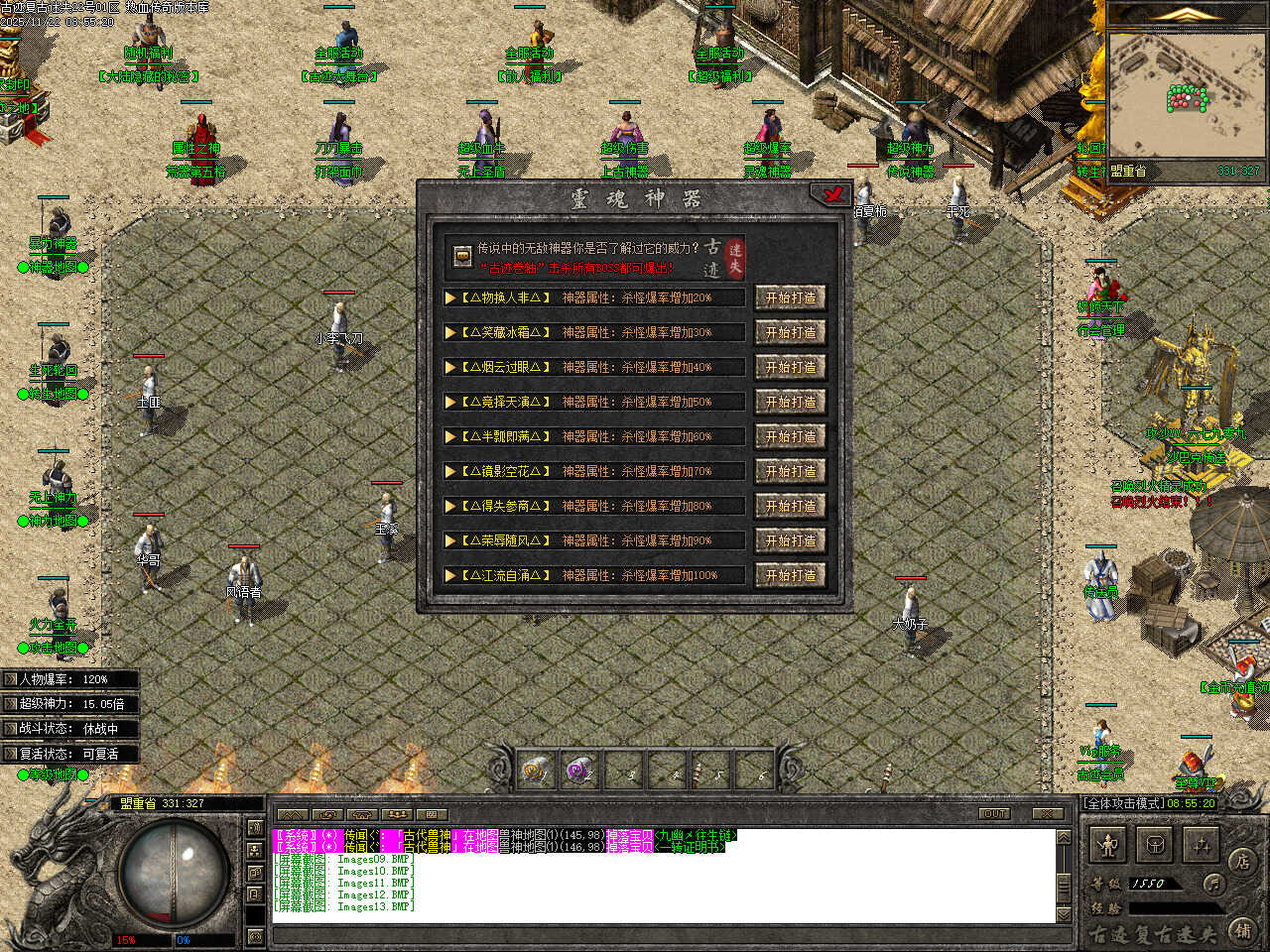Use the first hotbar slot item

point(537,770)
